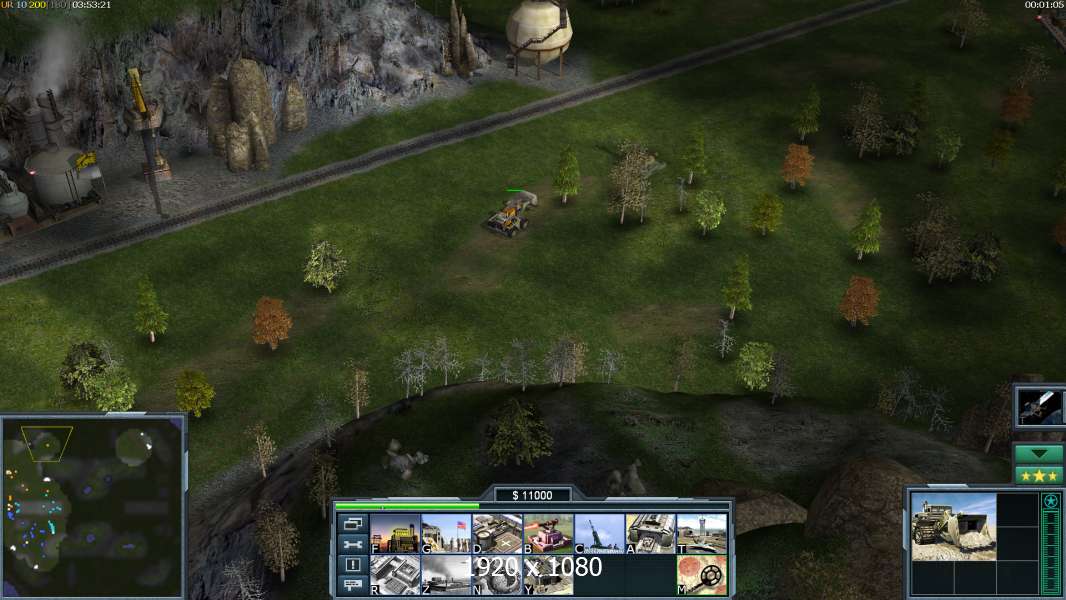
Task: Build the structure with hotkey F
Action: point(395,534)
